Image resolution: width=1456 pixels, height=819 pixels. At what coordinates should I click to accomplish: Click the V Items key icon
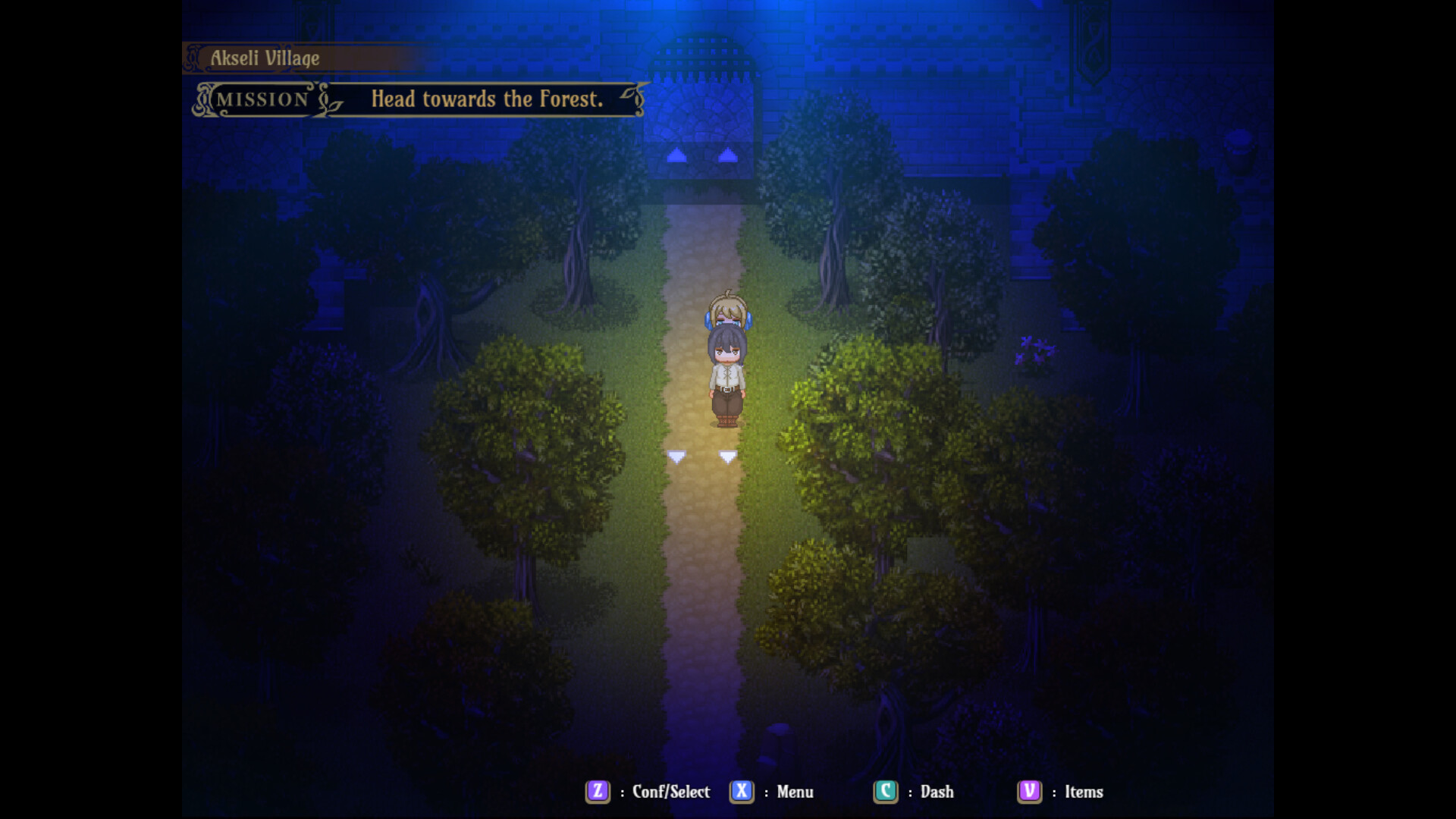click(1029, 792)
